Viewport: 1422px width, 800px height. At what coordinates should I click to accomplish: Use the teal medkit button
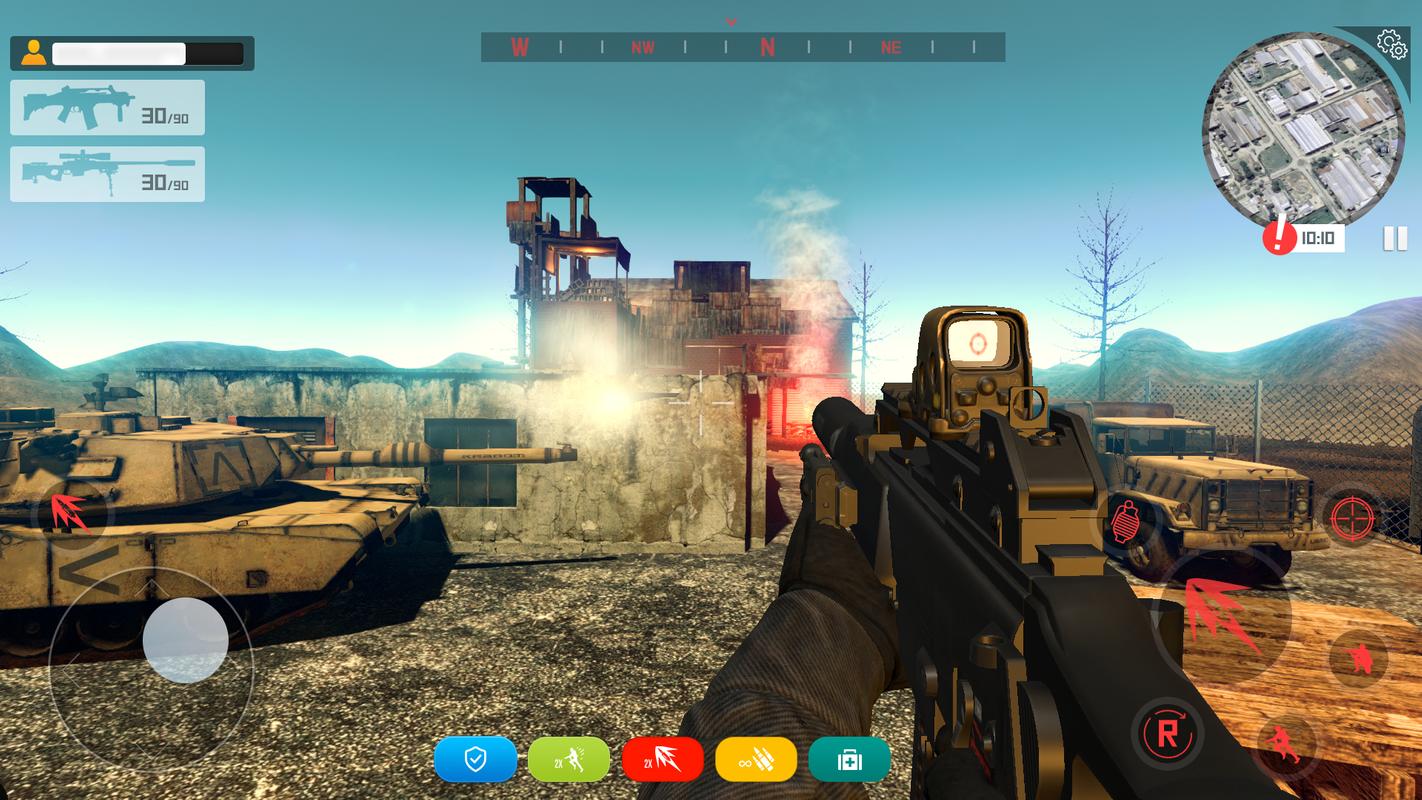click(x=849, y=760)
